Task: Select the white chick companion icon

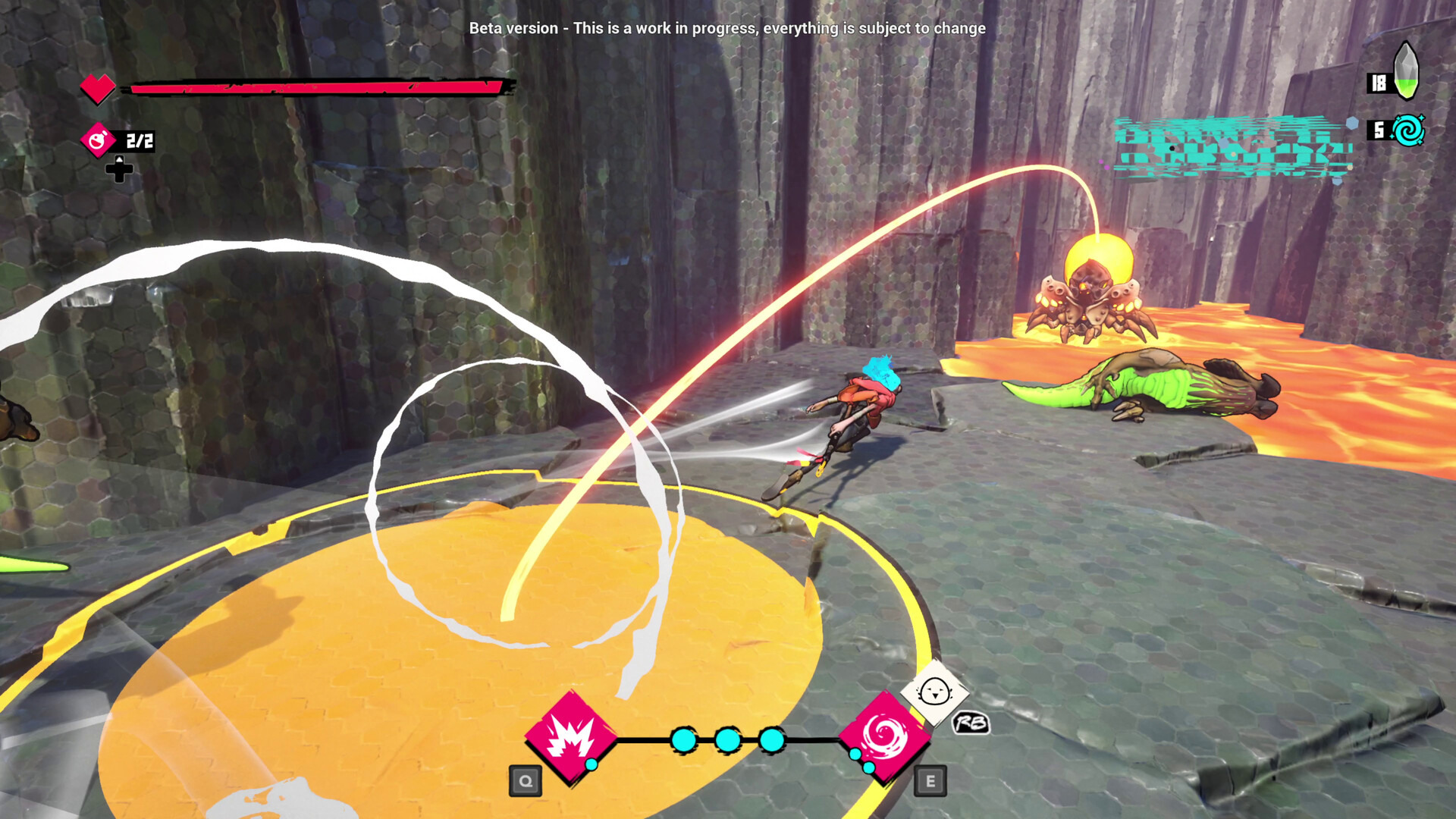Action: tap(934, 692)
